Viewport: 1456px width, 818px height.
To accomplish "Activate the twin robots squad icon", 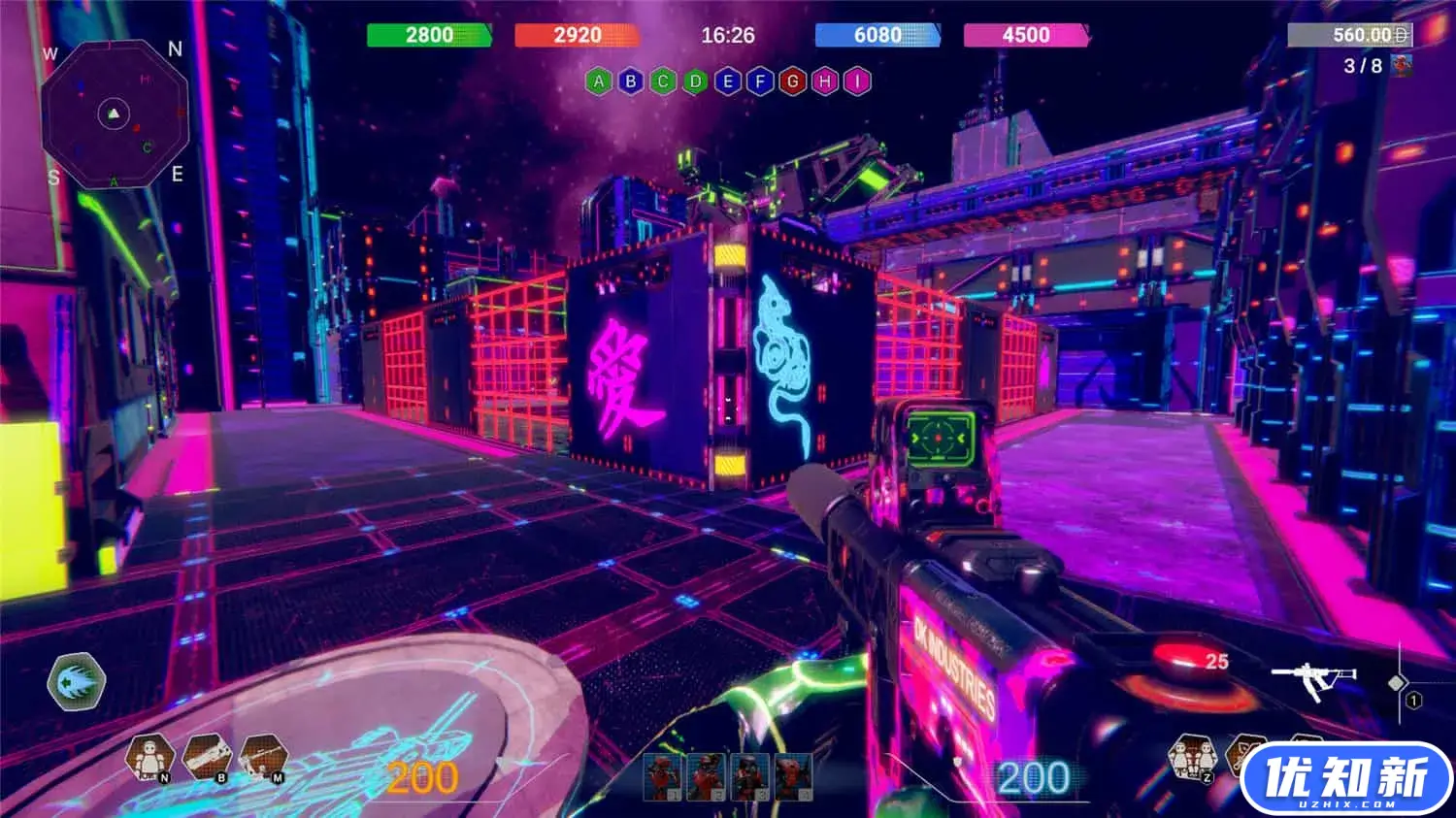I will [x=1192, y=757].
